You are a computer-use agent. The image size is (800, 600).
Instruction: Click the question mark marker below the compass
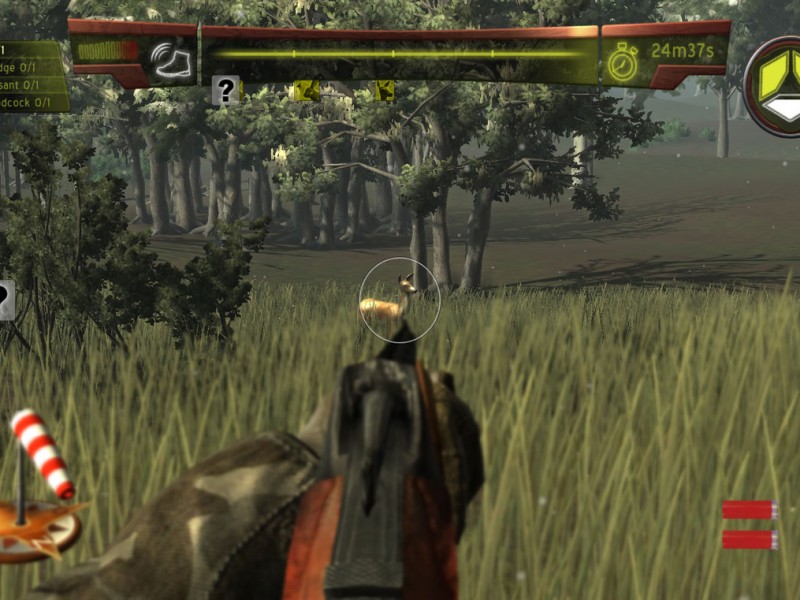point(226,91)
